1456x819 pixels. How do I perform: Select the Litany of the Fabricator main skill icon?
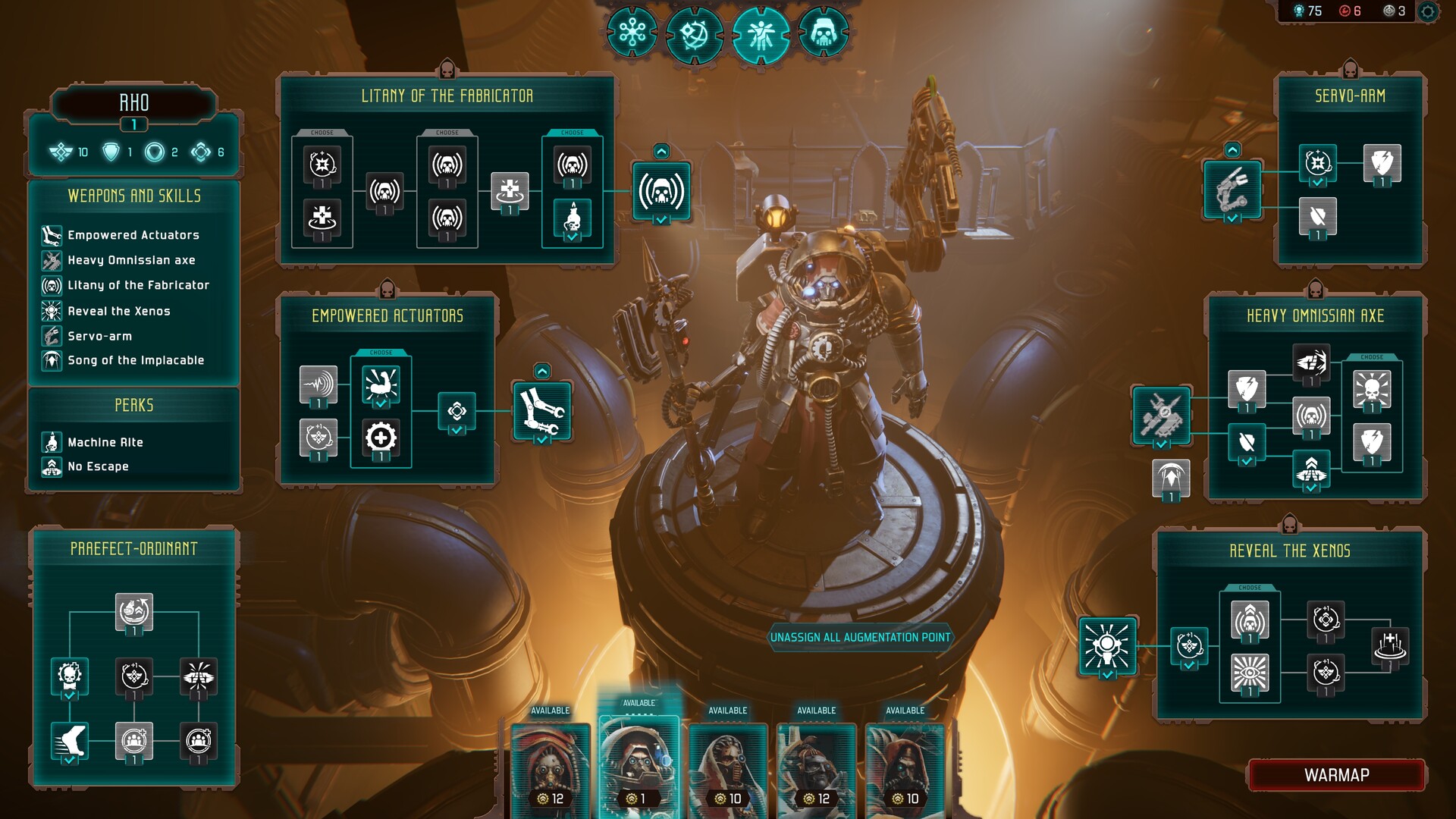click(661, 191)
